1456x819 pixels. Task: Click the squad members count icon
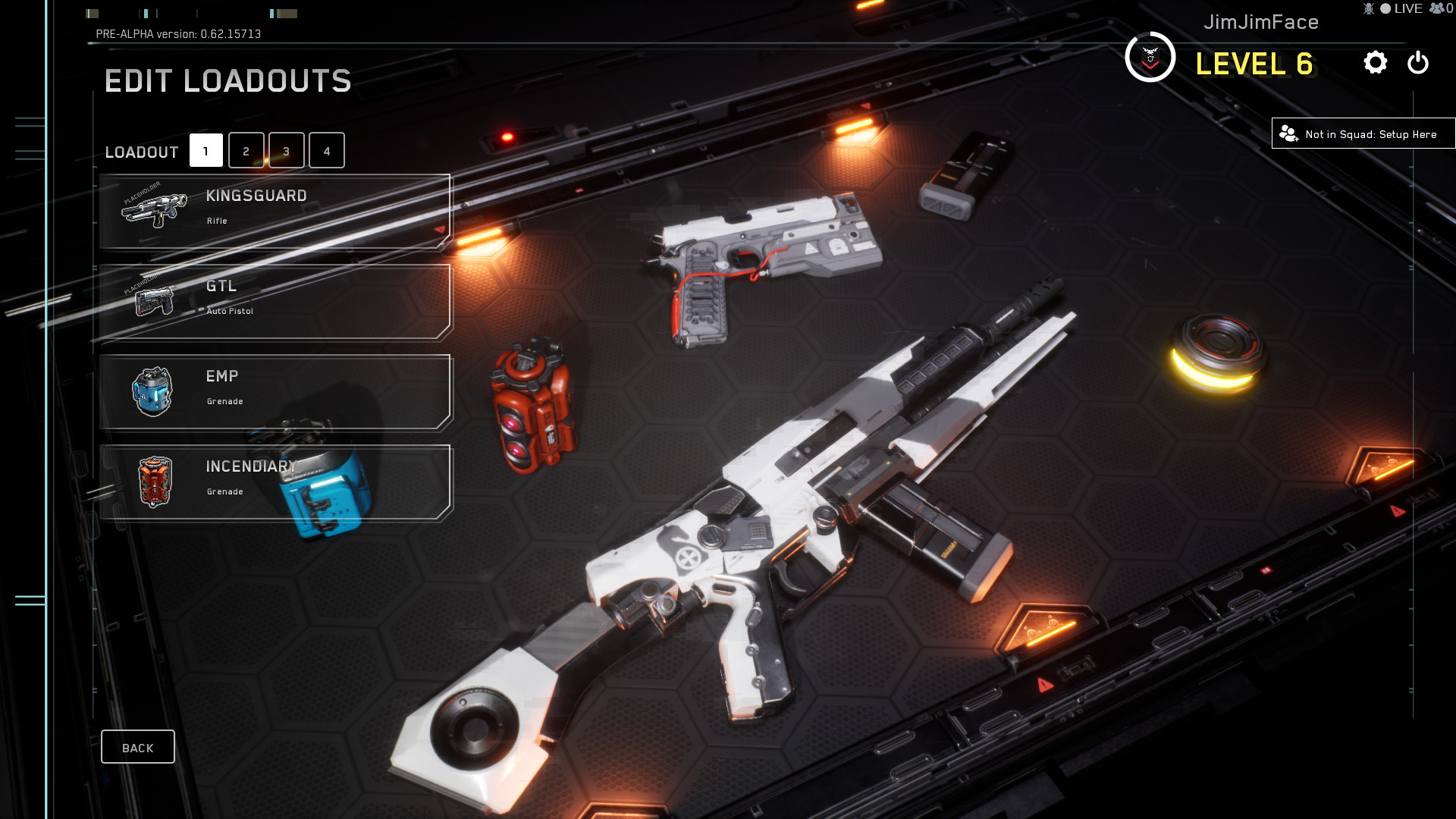(x=1436, y=9)
